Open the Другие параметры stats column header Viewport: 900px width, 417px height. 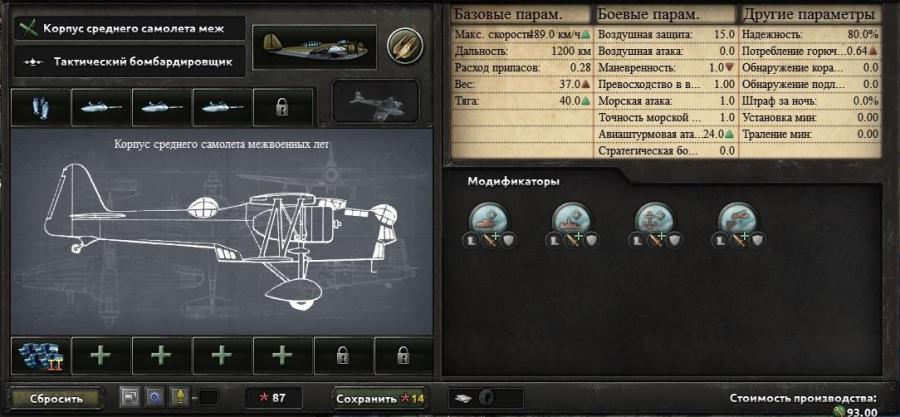click(x=809, y=15)
